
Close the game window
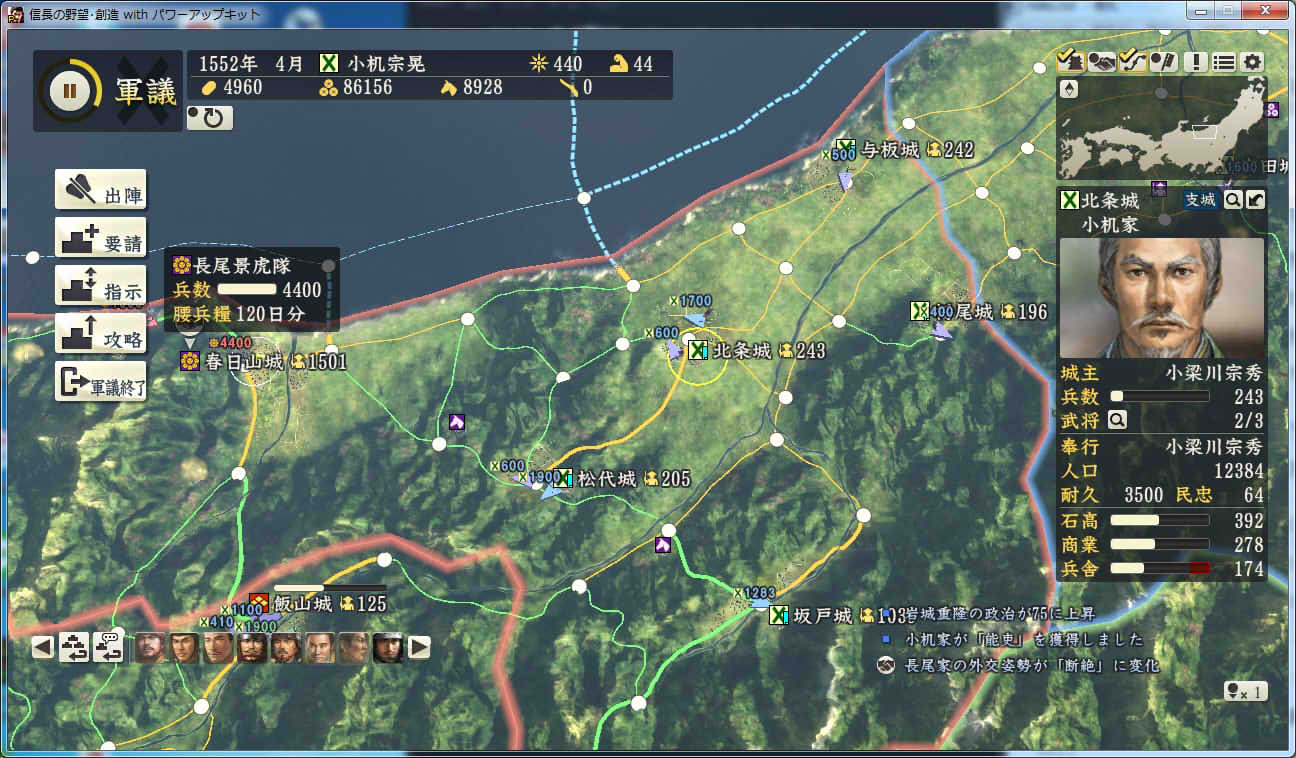1266,12
